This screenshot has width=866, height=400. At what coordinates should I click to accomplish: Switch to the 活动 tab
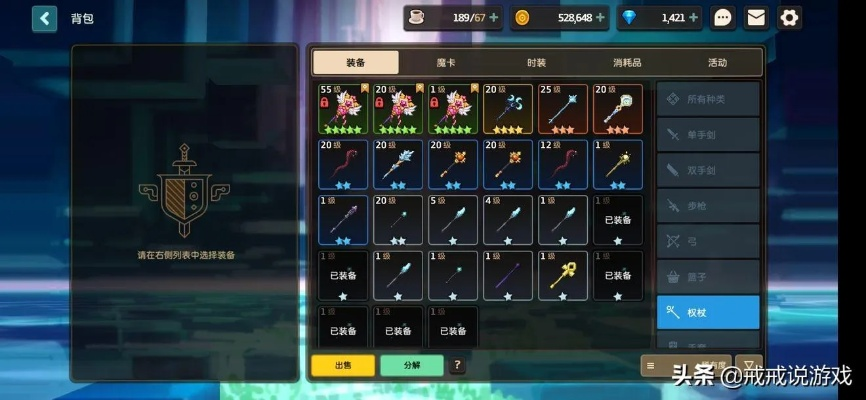pyautogui.click(x=717, y=62)
